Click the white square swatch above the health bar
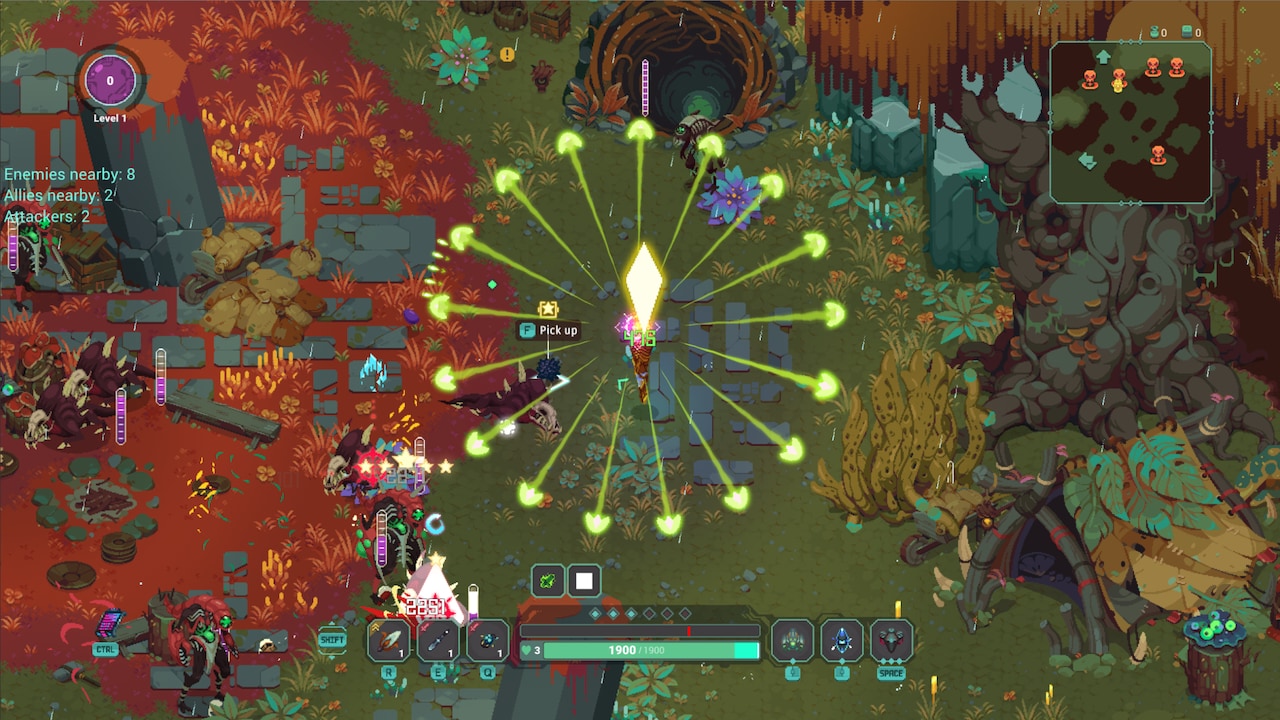1280x720 pixels. coord(583,580)
